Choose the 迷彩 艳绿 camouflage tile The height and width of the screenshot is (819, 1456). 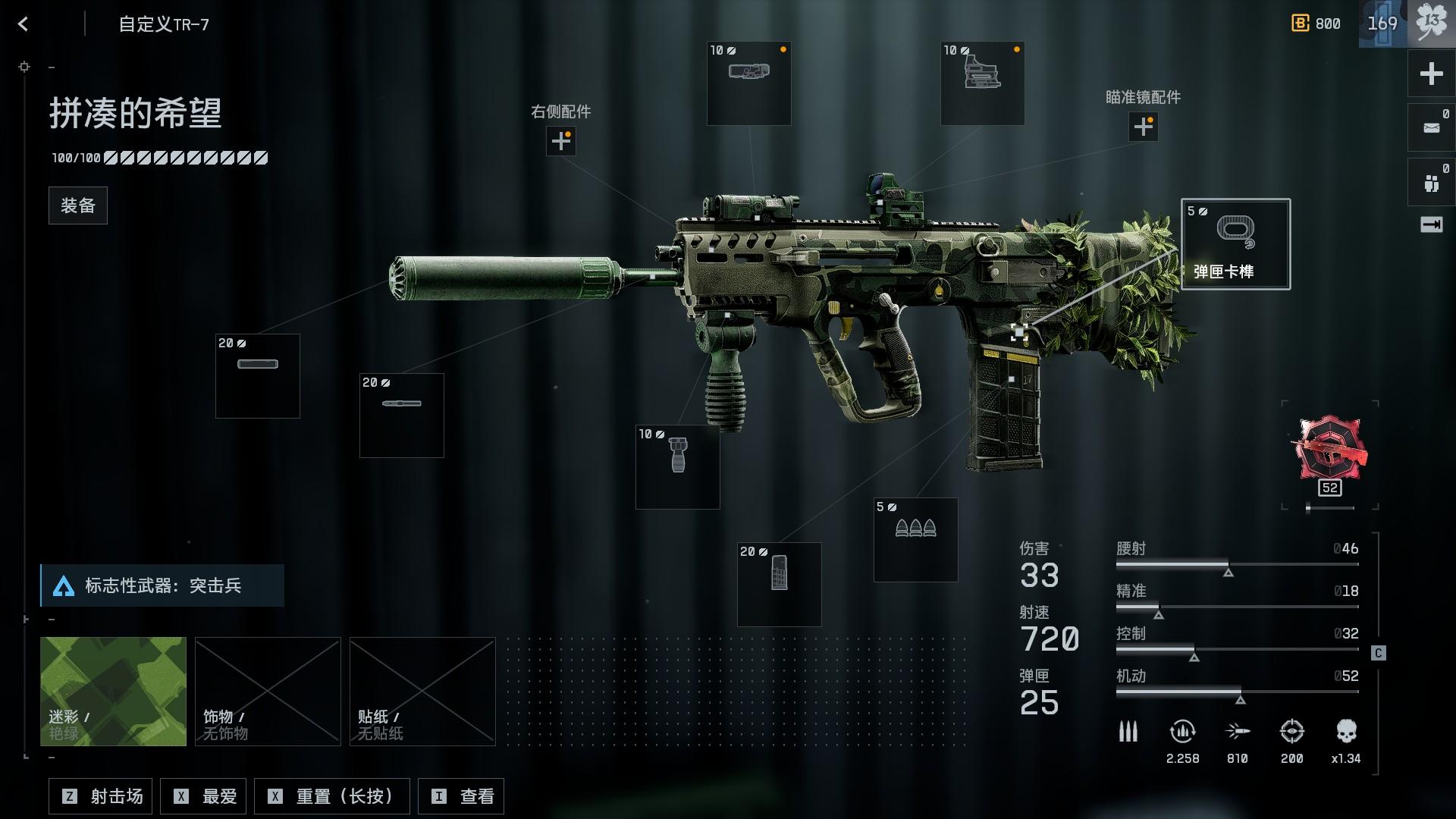click(113, 691)
